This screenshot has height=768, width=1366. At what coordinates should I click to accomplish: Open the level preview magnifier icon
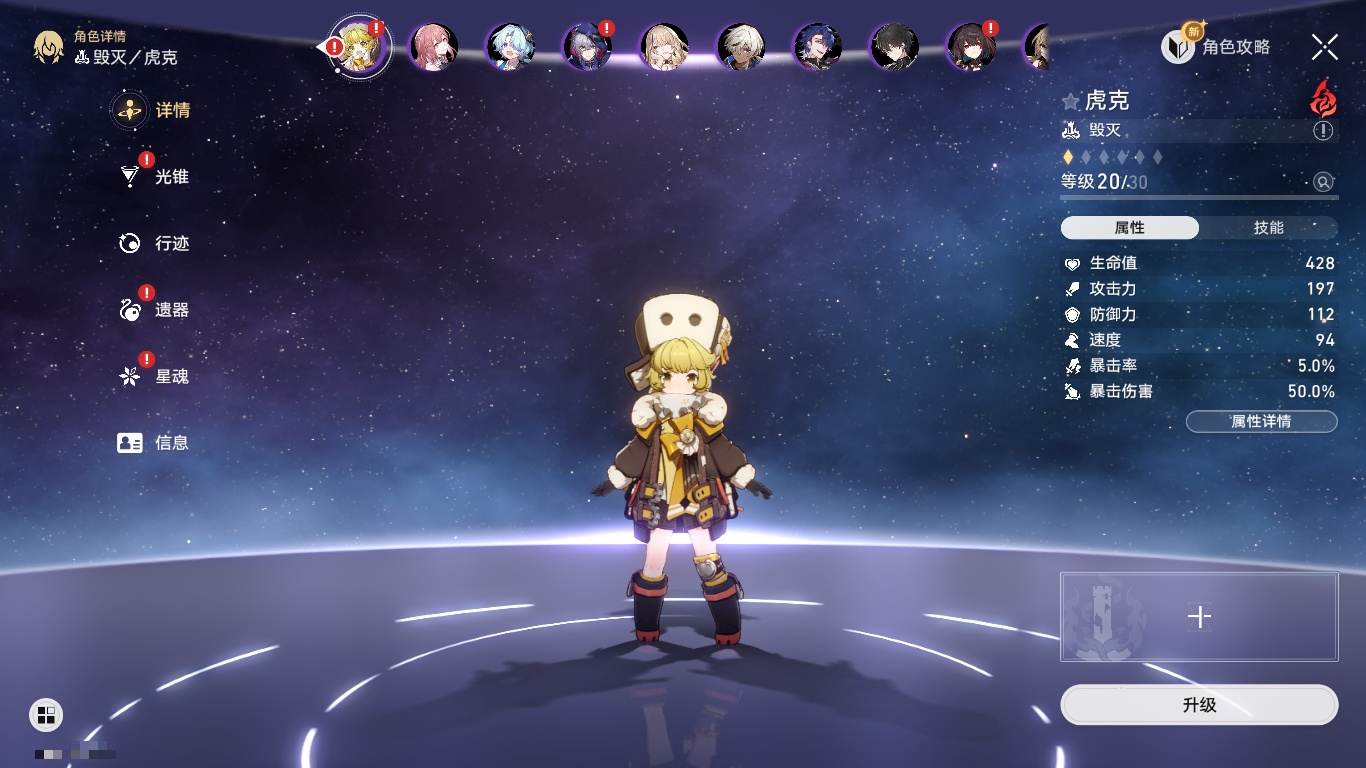point(1323,182)
